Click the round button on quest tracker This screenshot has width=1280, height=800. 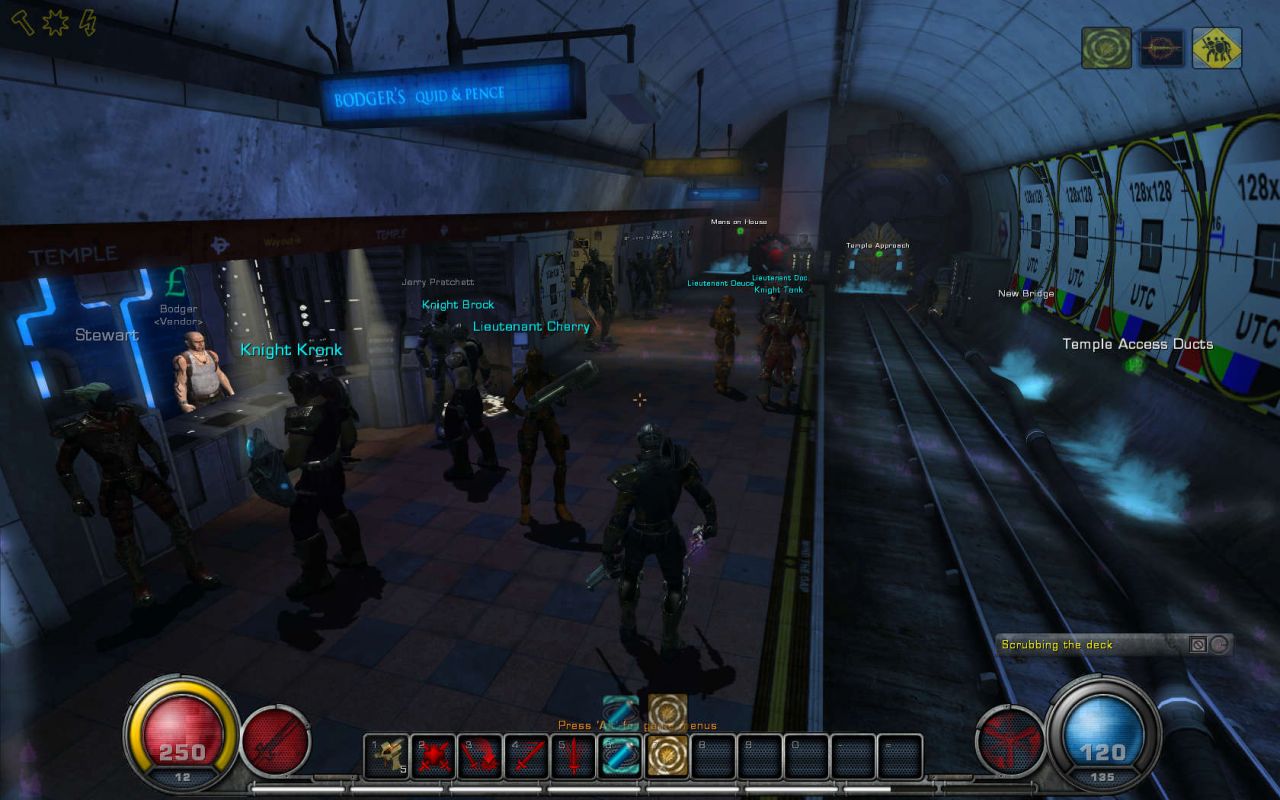1219,645
